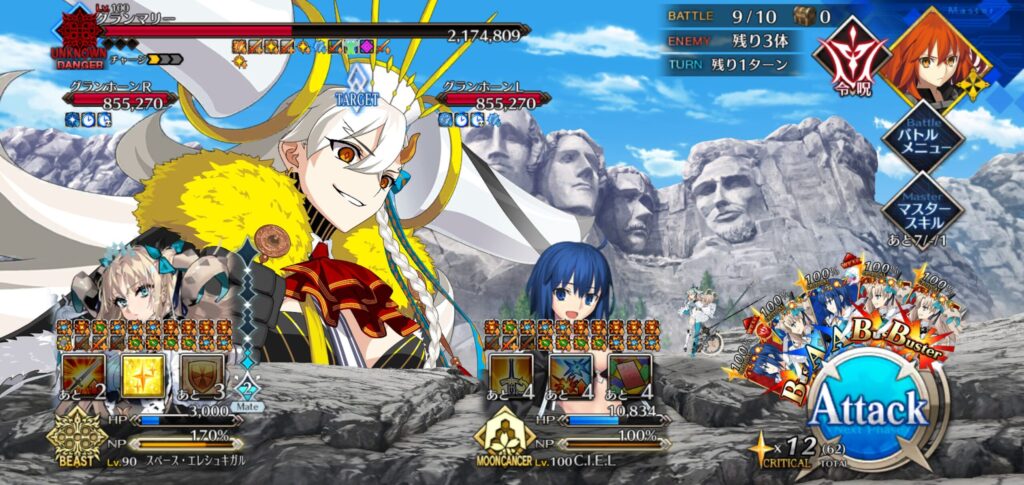This screenshot has width=1024, height=485.
Task: Target the enemy グランホーンR
Action: [121, 99]
